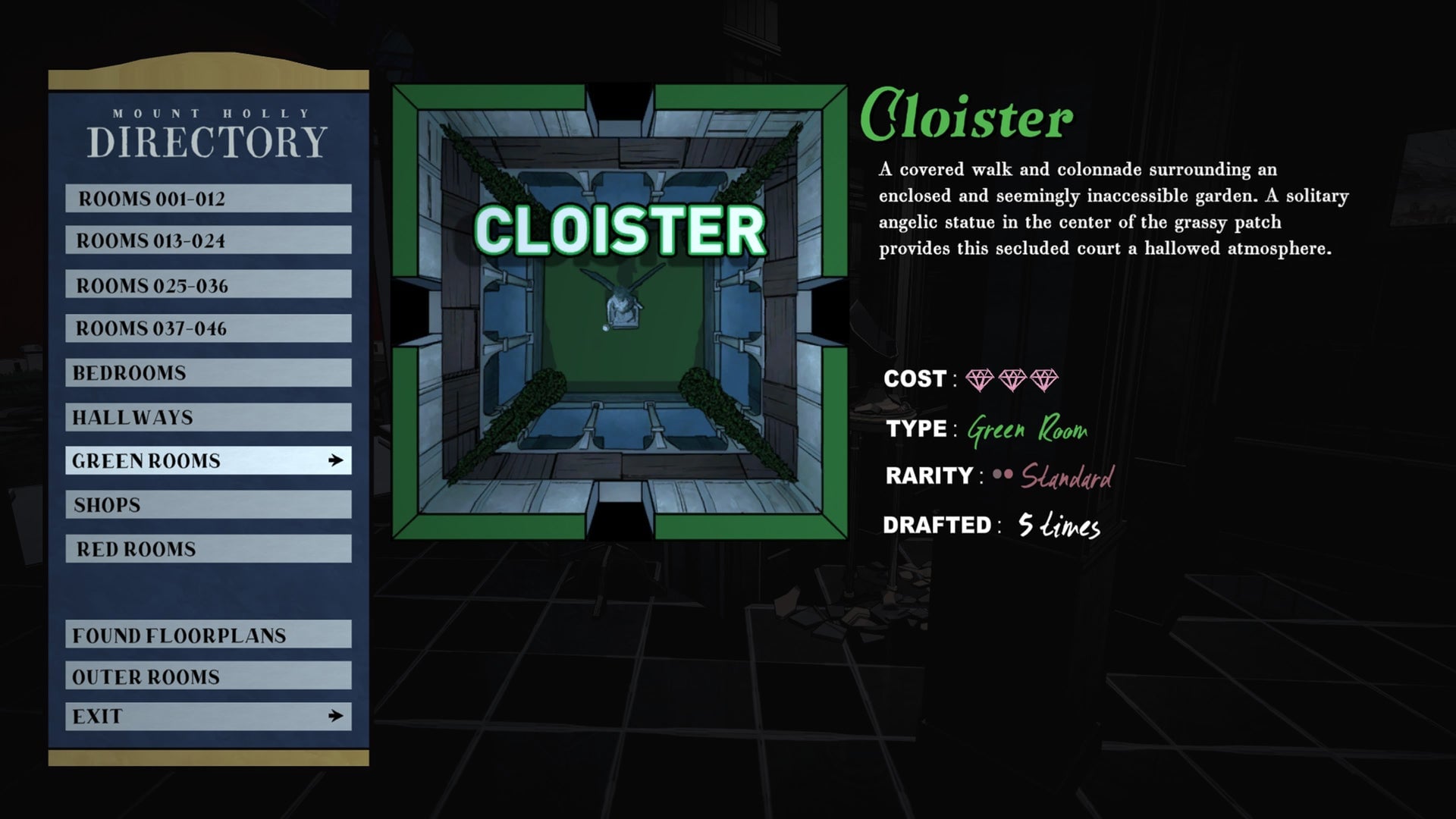
Task: Open the FOUND FLOORPLANS section
Action: point(209,635)
